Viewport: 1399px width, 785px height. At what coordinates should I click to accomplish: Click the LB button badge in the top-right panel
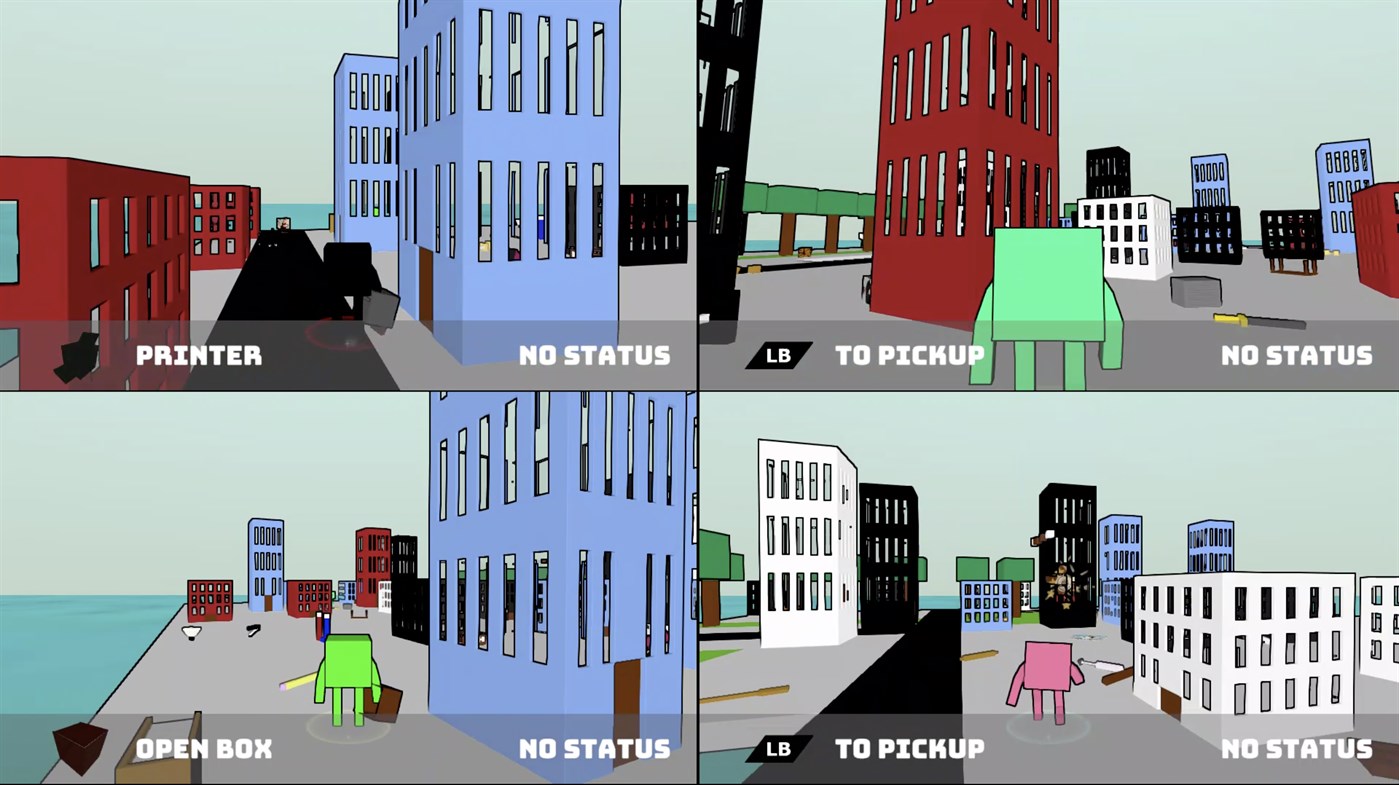(777, 353)
